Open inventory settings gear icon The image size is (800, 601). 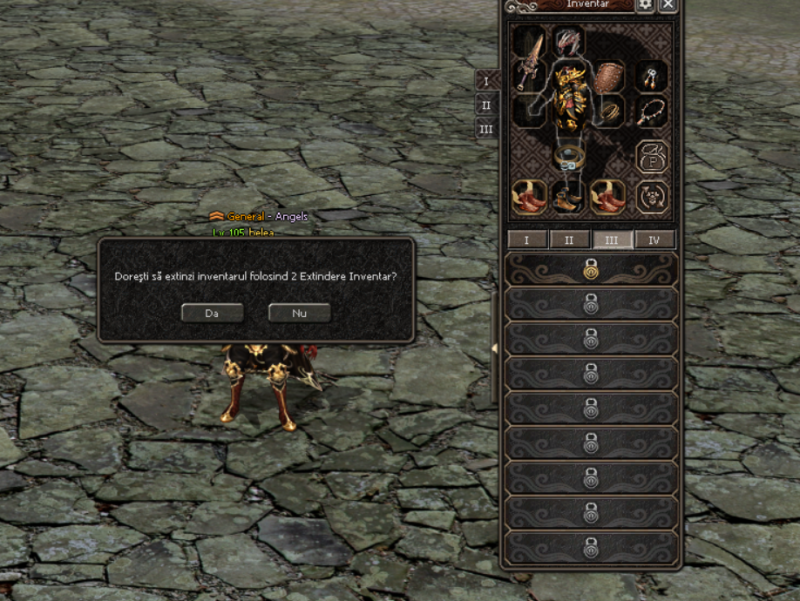pos(645,5)
